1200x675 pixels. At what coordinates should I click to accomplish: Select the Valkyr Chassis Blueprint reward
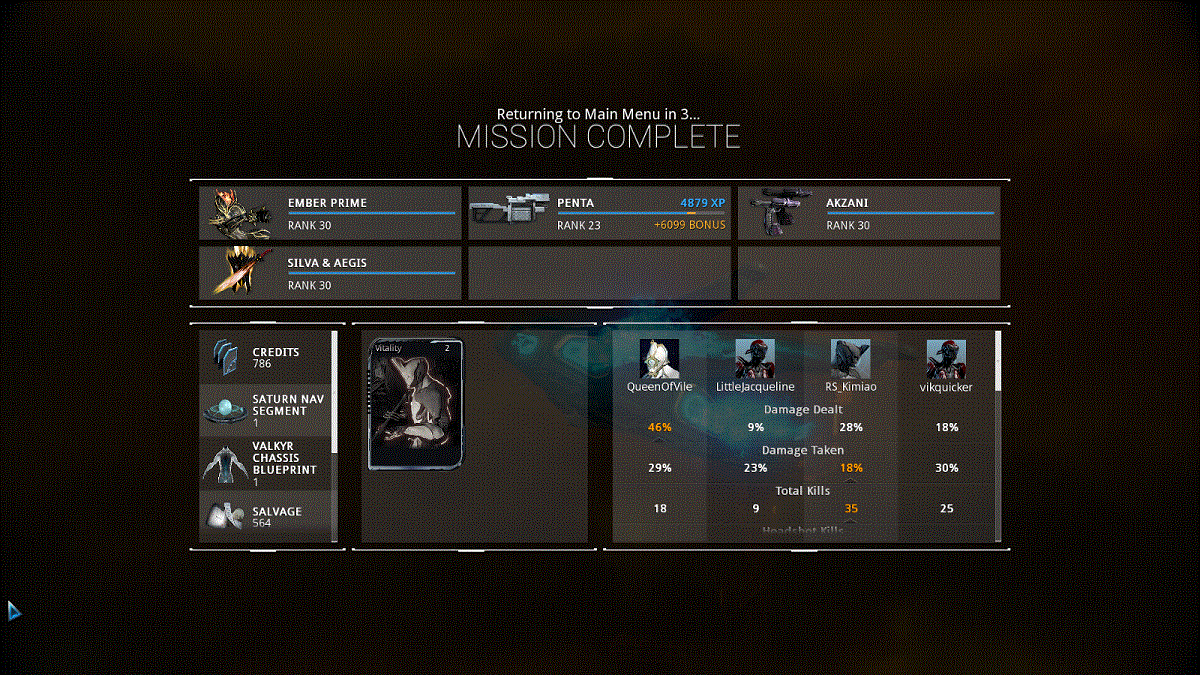coord(266,463)
